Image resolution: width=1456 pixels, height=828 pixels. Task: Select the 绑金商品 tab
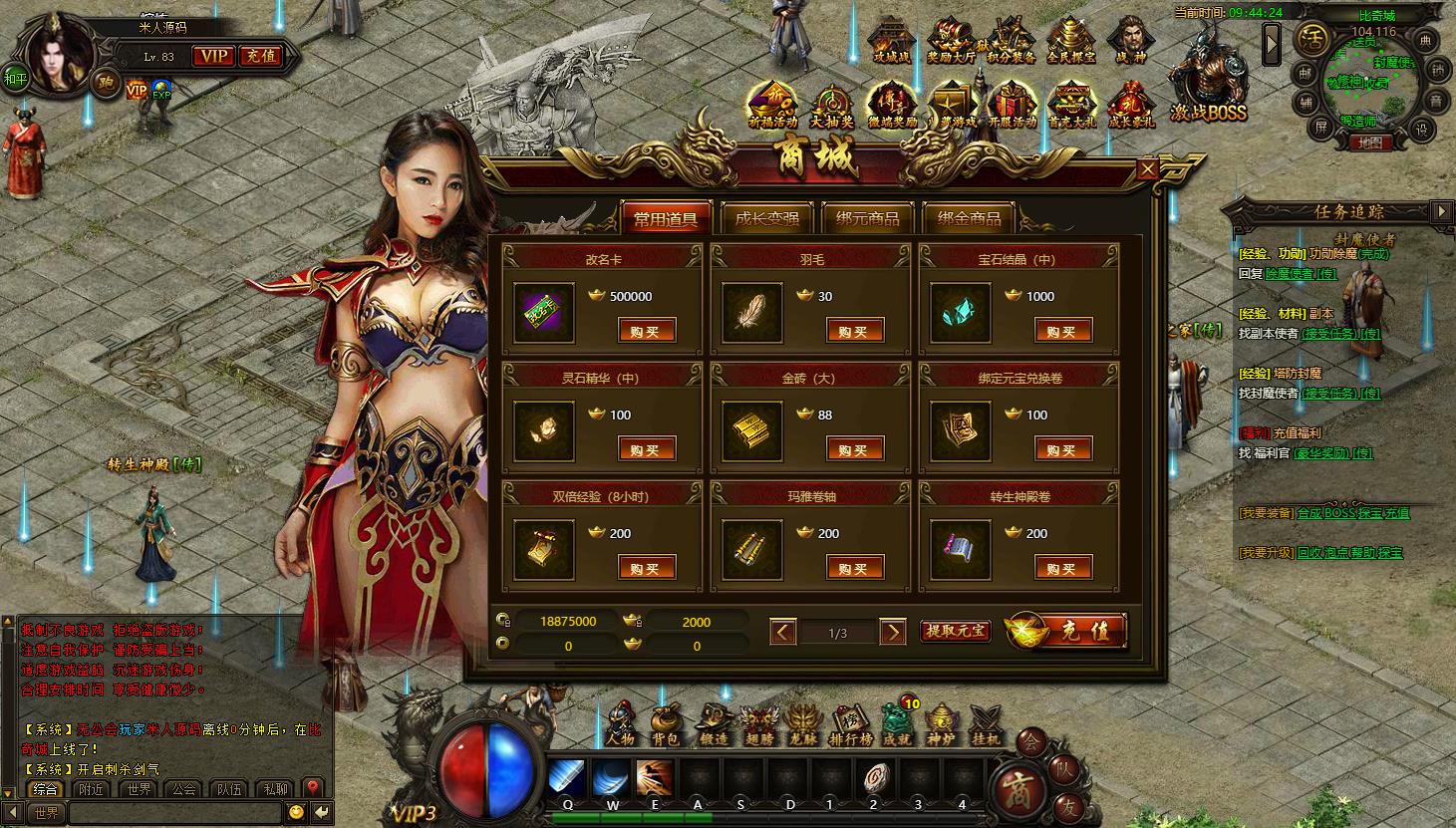tap(969, 218)
